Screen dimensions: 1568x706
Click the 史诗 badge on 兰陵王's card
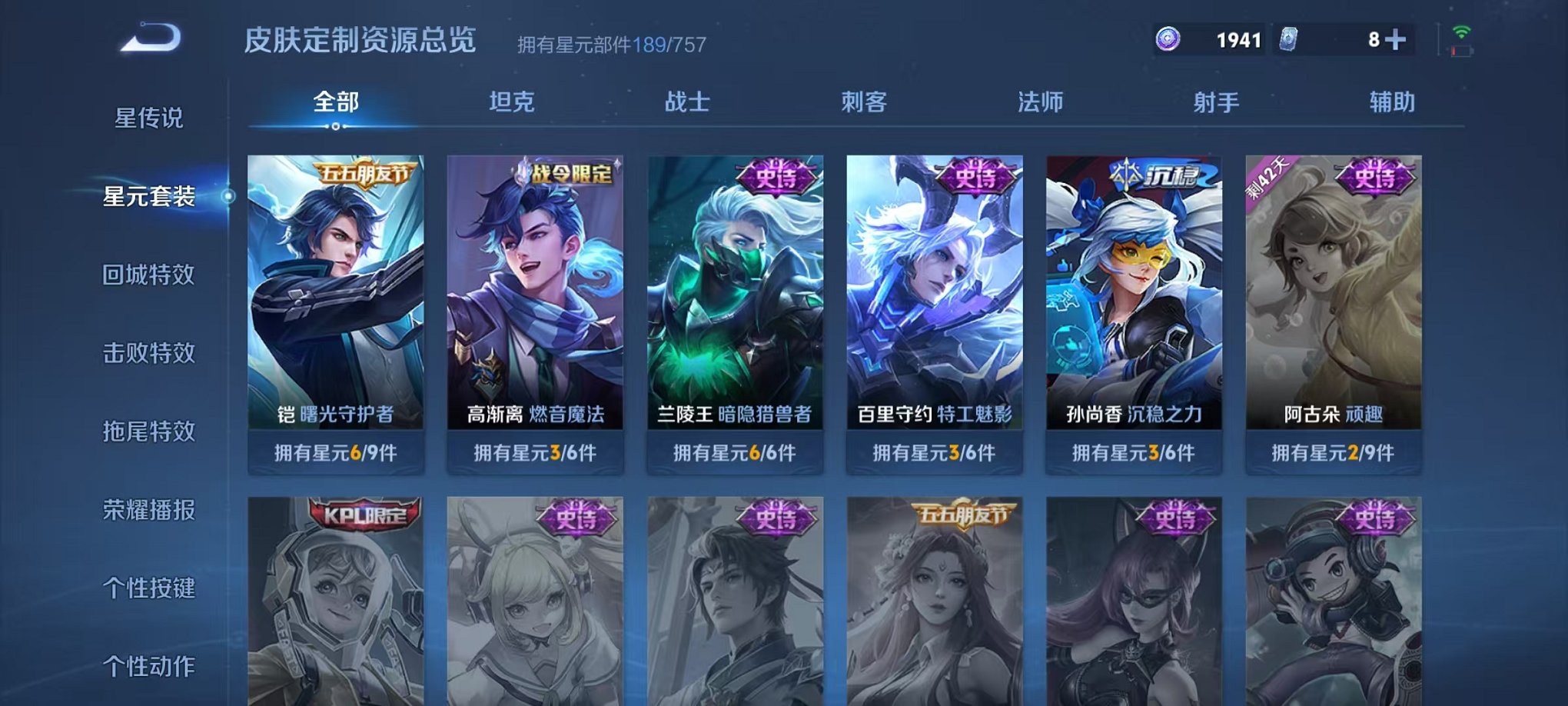(x=776, y=175)
